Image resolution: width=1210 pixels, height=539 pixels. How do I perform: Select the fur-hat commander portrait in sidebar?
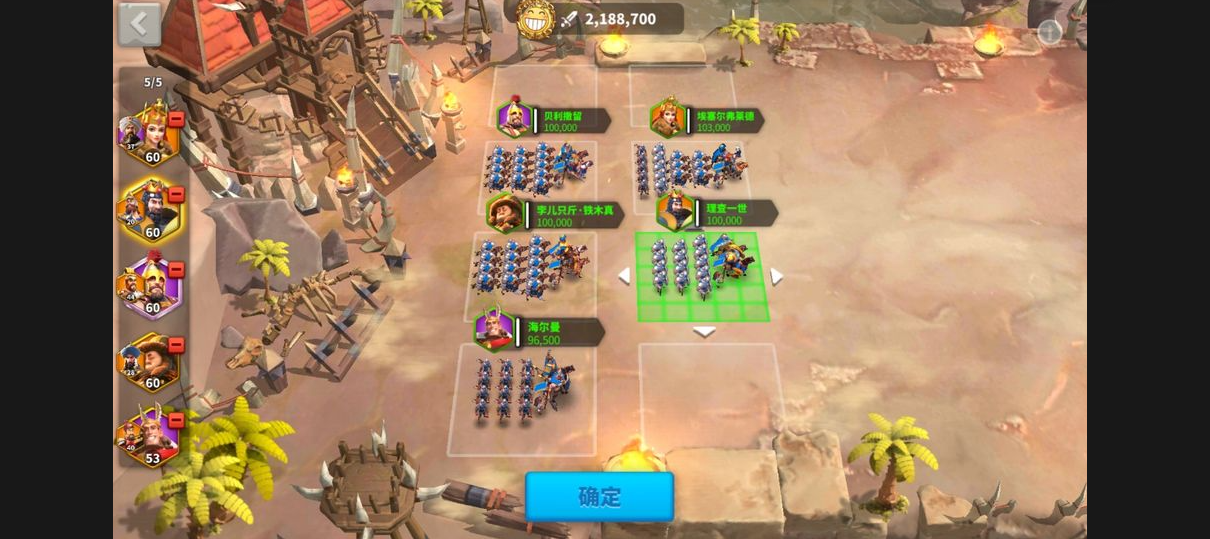click(x=149, y=361)
